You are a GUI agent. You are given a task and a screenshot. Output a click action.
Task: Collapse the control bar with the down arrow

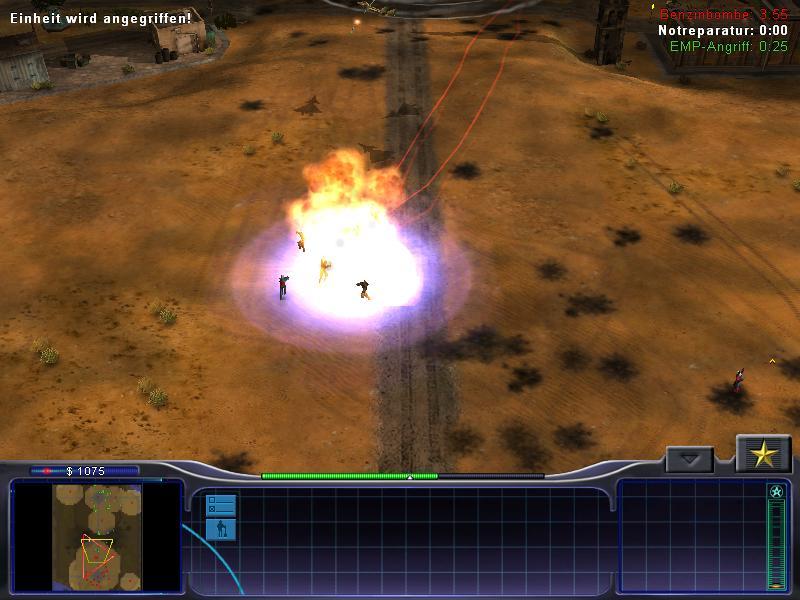coord(689,460)
